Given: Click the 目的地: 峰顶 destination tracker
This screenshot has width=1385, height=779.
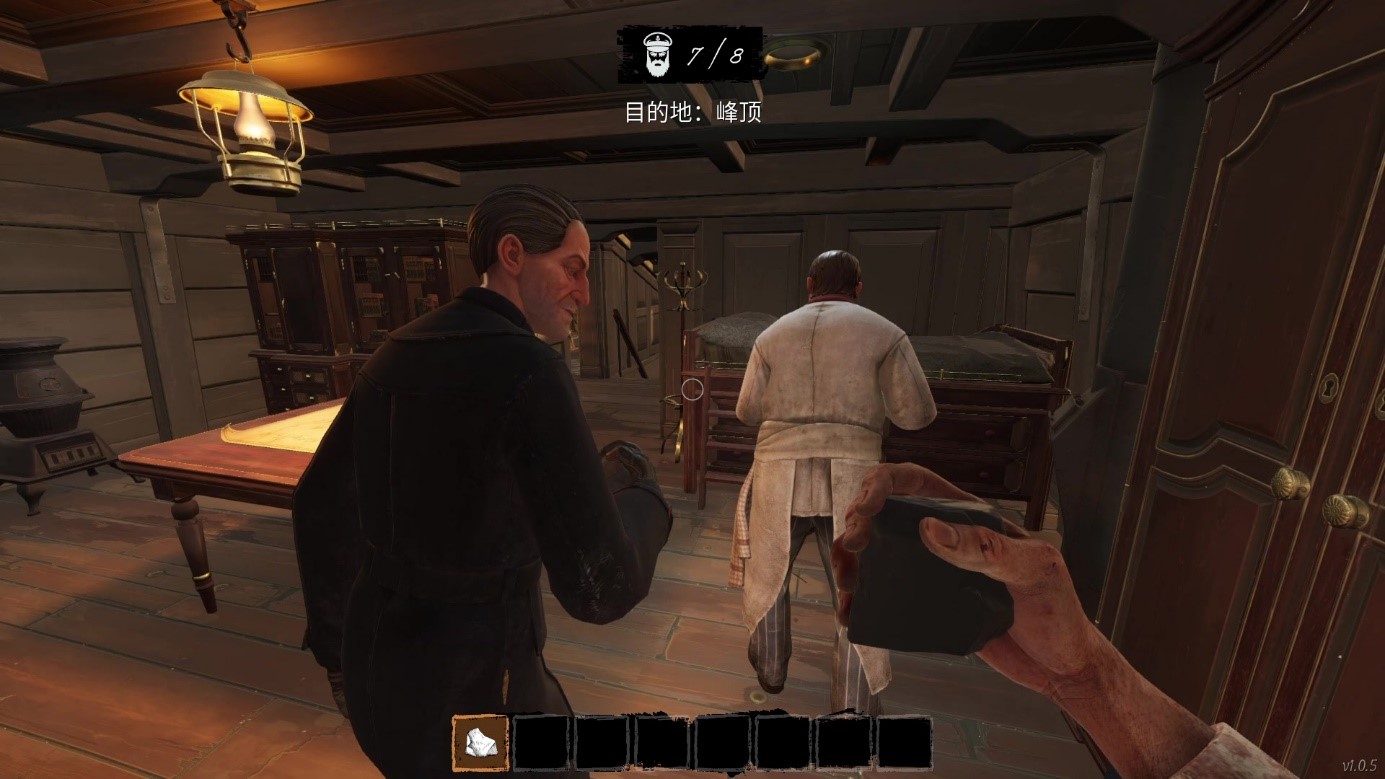Looking at the screenshot, I should pyautogui.click(x=692, y=111).
